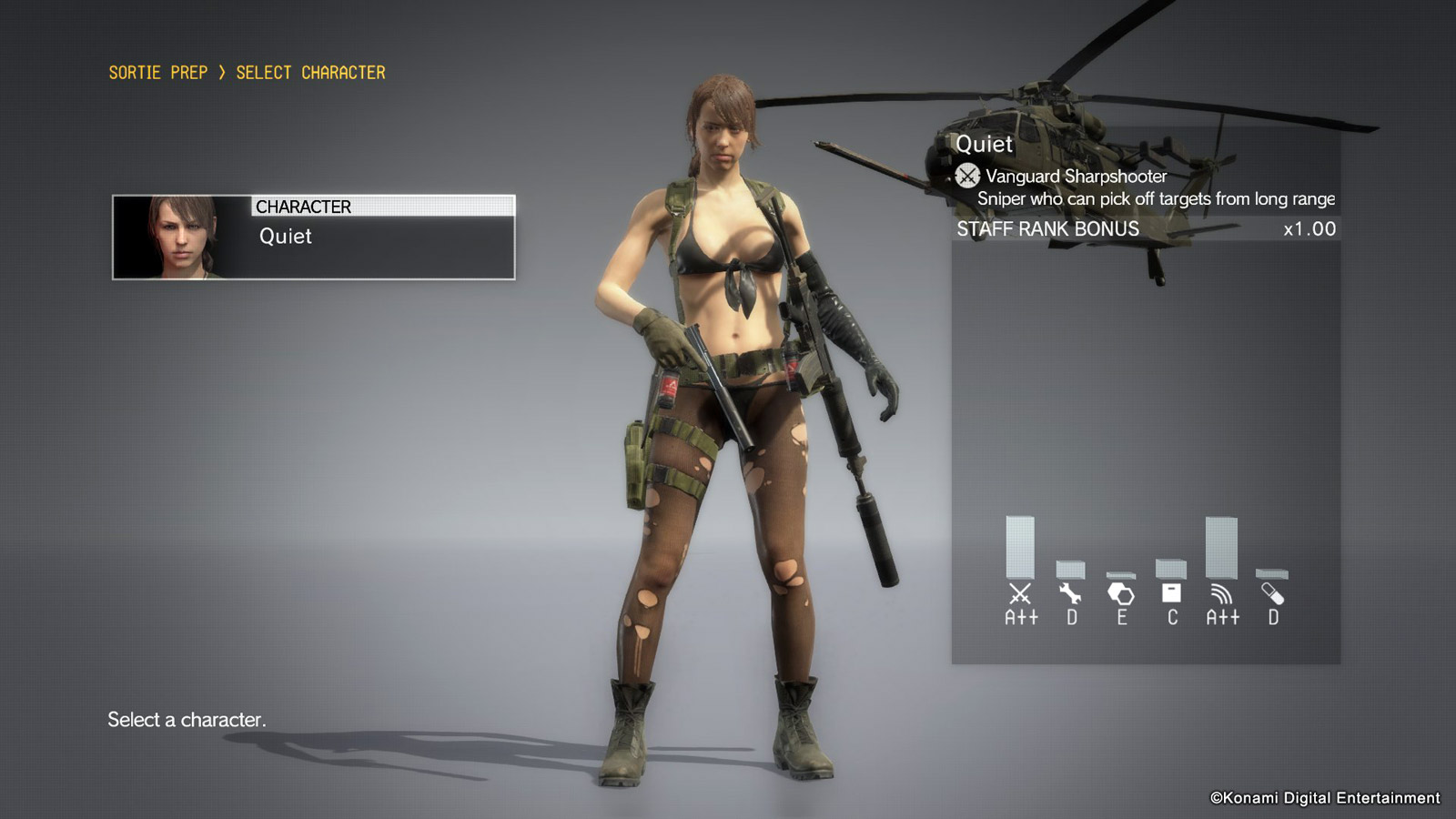Open the CHARACTER tab above Quiet's name
This screenshot has height=819, width=1456.
click(302, 207)
